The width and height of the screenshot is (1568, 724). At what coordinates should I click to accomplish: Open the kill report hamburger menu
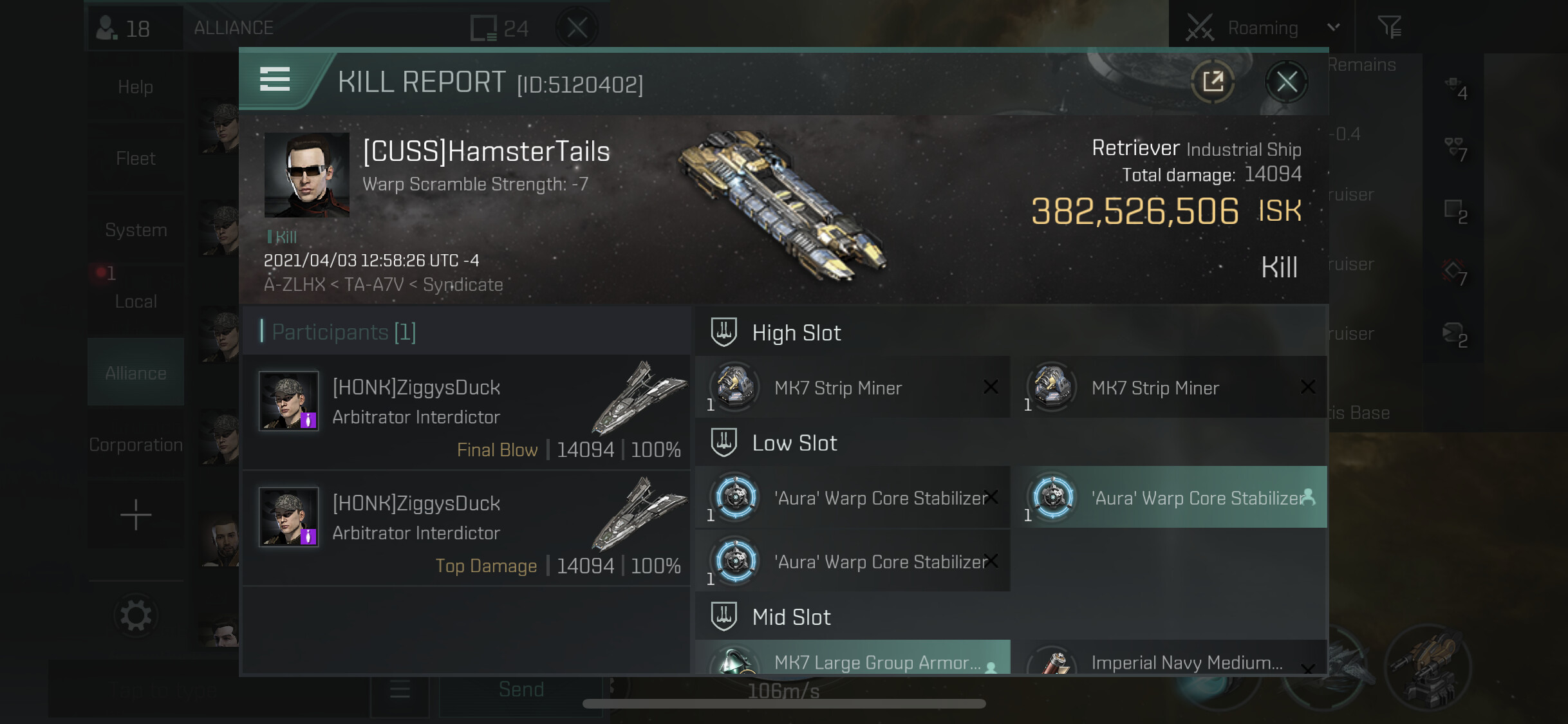click(275, 80)
